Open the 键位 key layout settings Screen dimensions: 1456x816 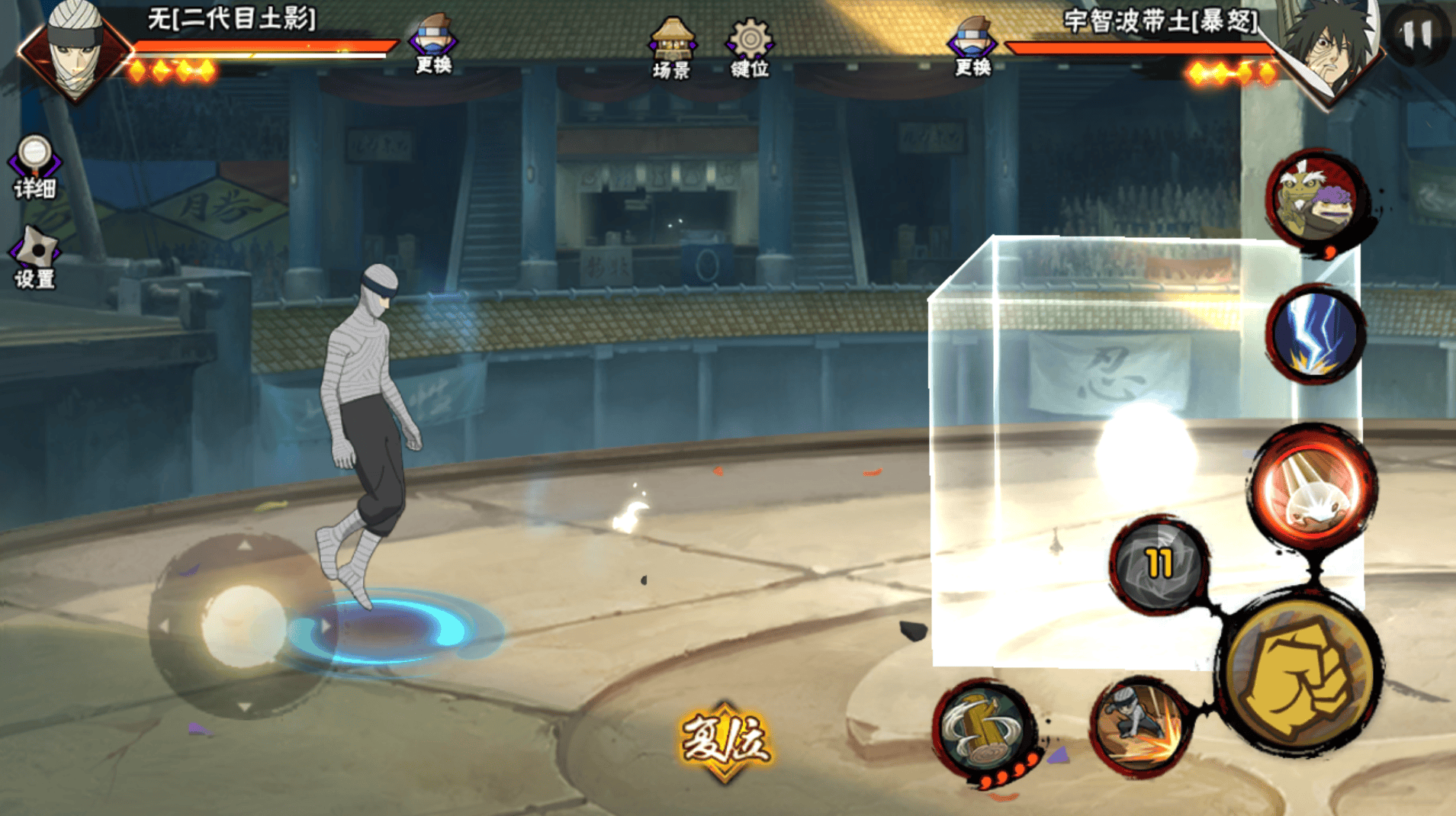pyautogui.click(x=750, y=47)
